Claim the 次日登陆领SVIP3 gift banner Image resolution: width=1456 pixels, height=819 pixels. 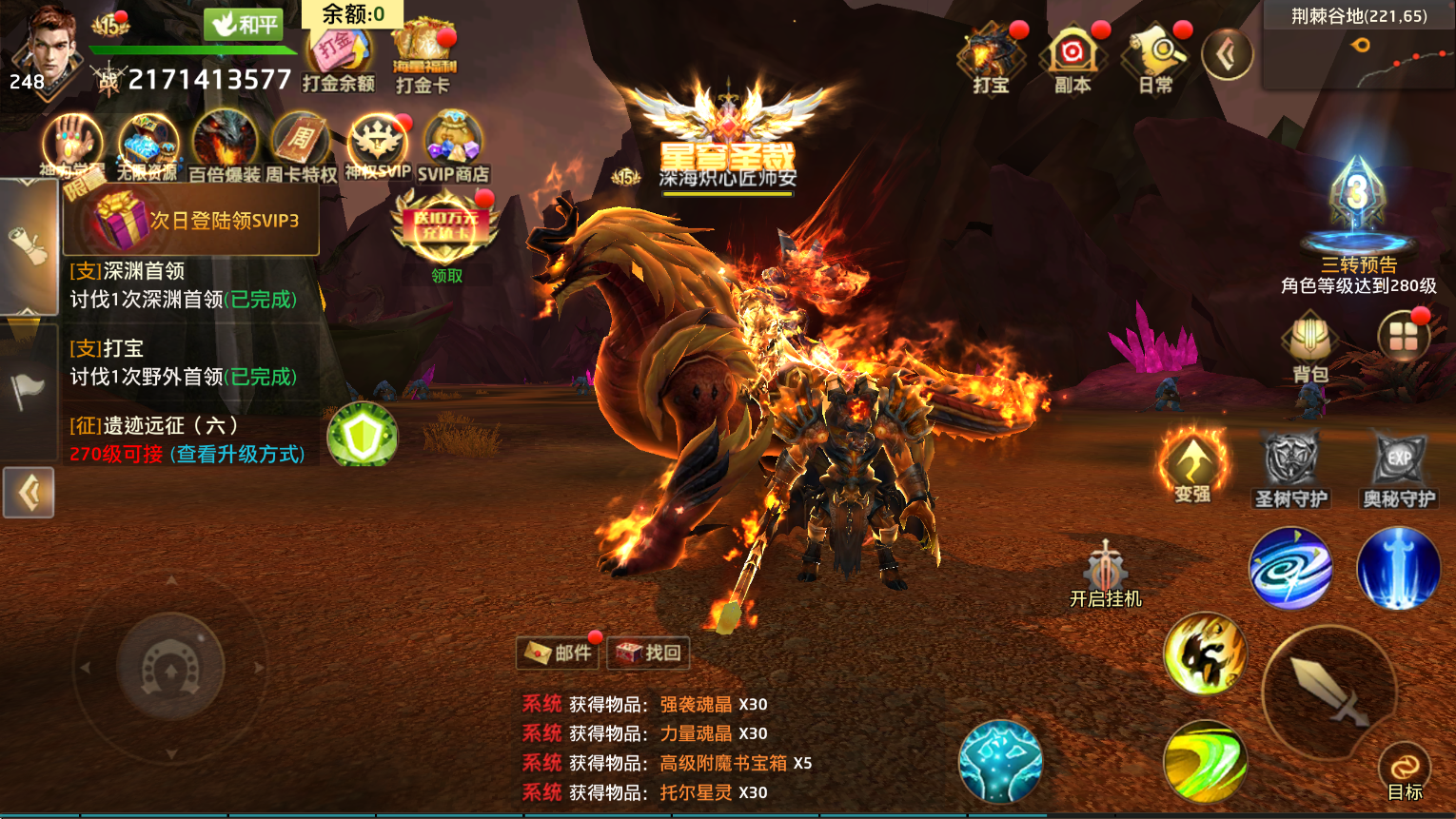coord(190,221)
